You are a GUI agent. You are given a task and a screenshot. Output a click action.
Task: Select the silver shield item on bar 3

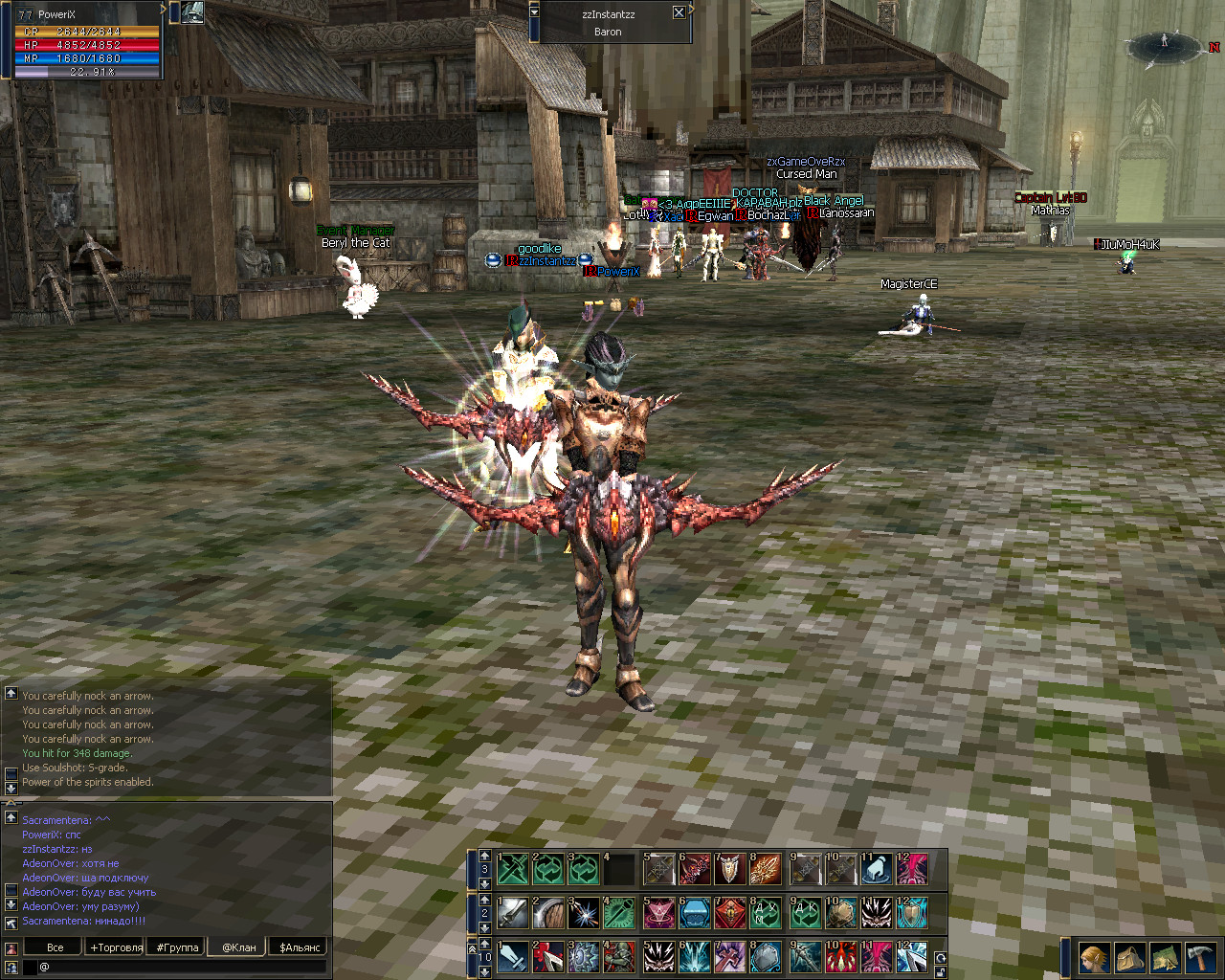coord(730,869)
